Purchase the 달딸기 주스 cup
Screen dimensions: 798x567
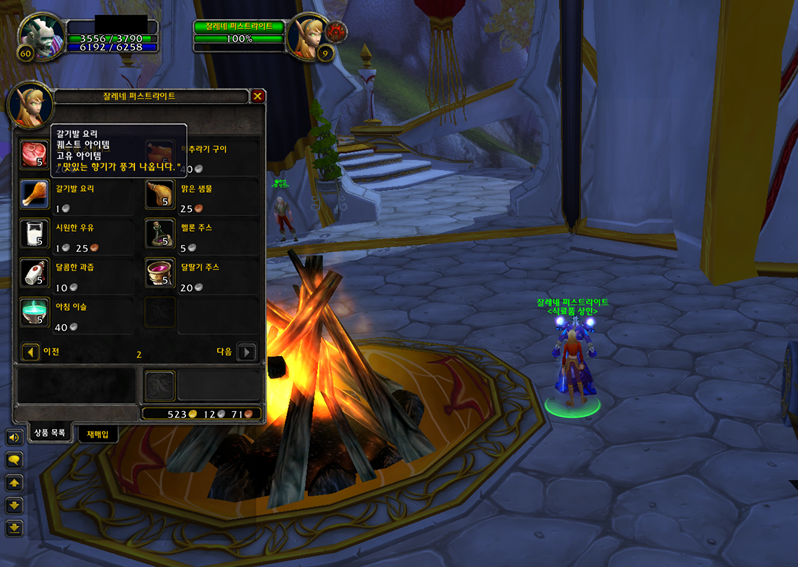click(x=159, y=272)
